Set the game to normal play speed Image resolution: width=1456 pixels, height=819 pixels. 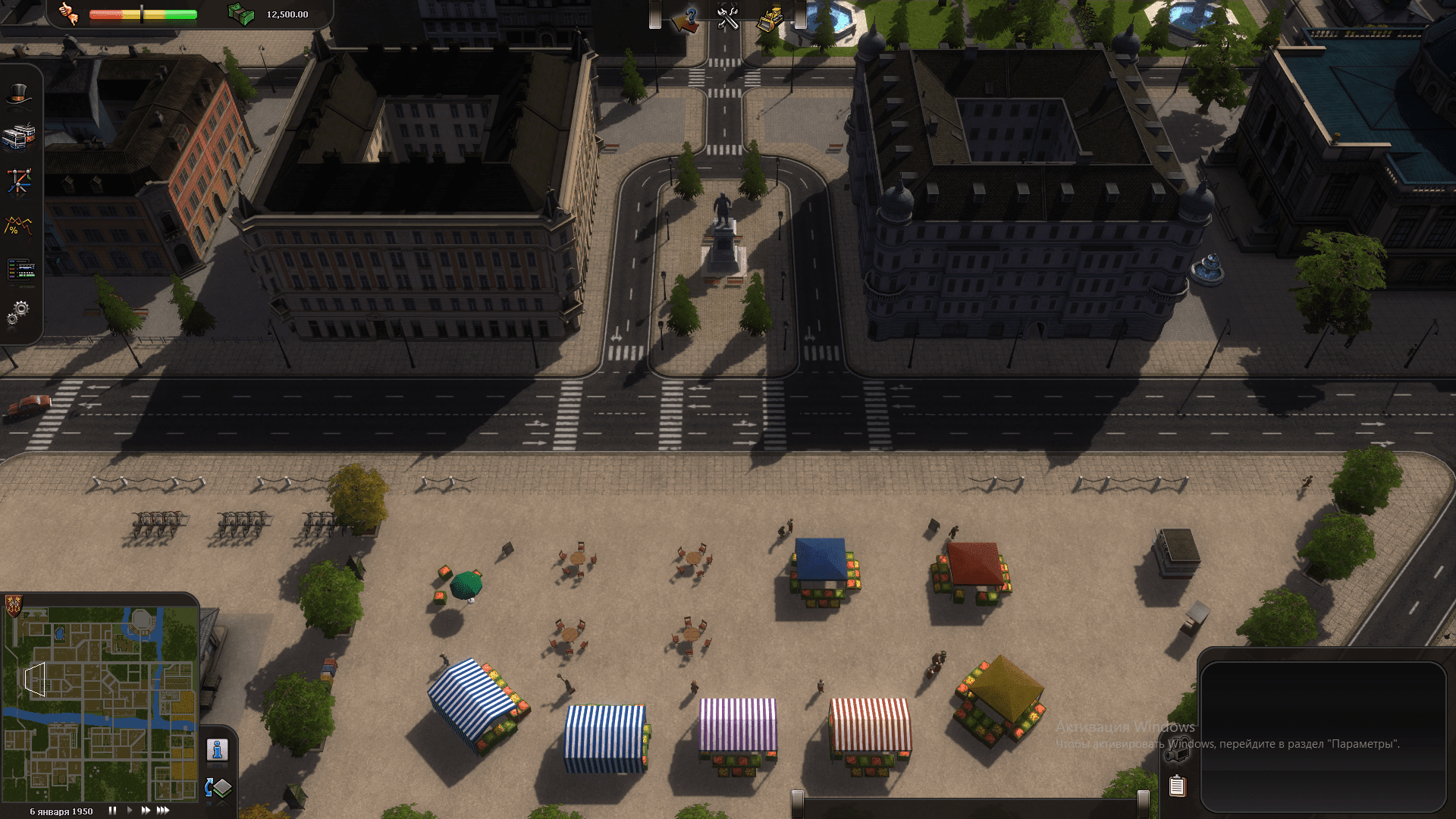point(130,811)
